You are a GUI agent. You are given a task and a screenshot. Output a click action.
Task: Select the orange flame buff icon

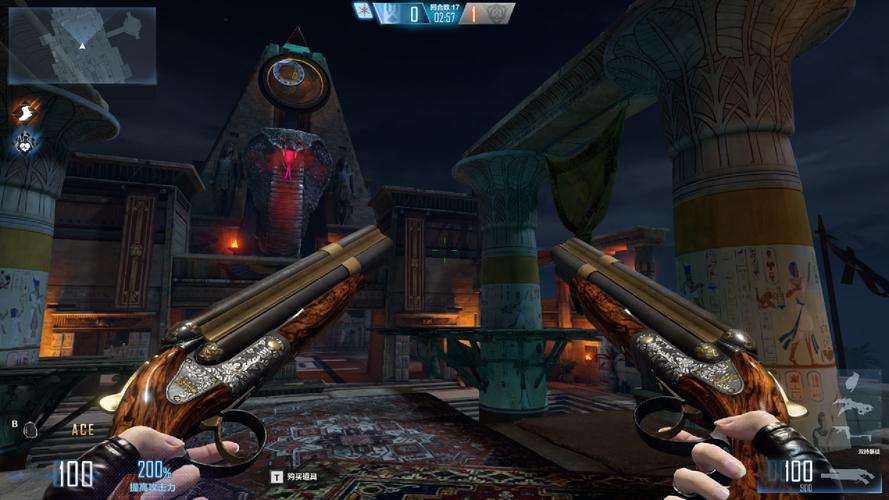click(24, 110)
